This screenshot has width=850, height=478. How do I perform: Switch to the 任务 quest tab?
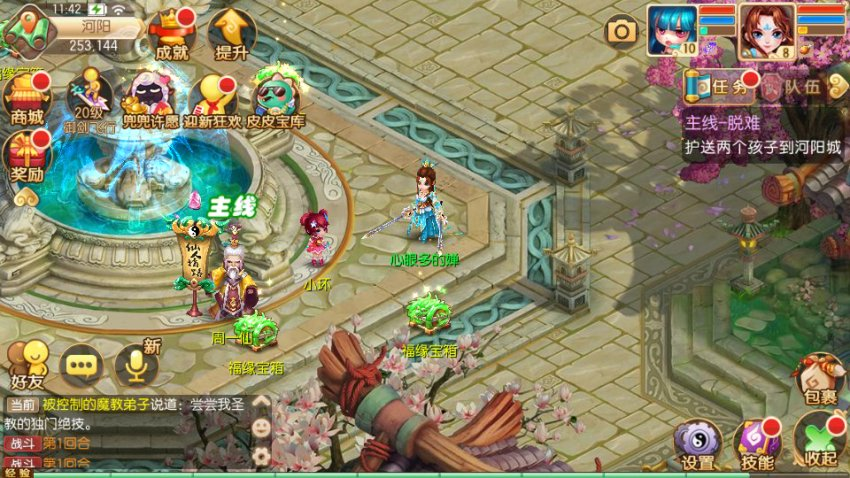tap(720, 87)
